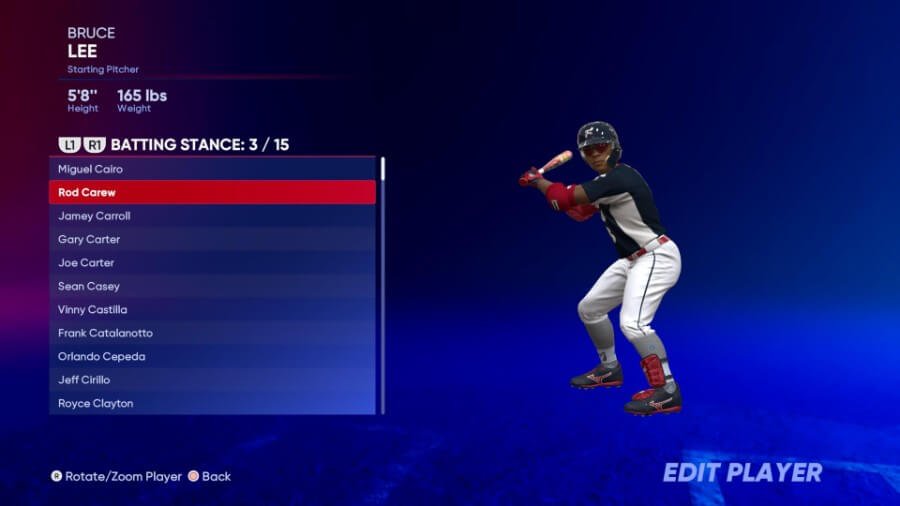Screen dimensions: 900x506
Task: Select Miguel Cairo batting stance
Action: point(212,169)
